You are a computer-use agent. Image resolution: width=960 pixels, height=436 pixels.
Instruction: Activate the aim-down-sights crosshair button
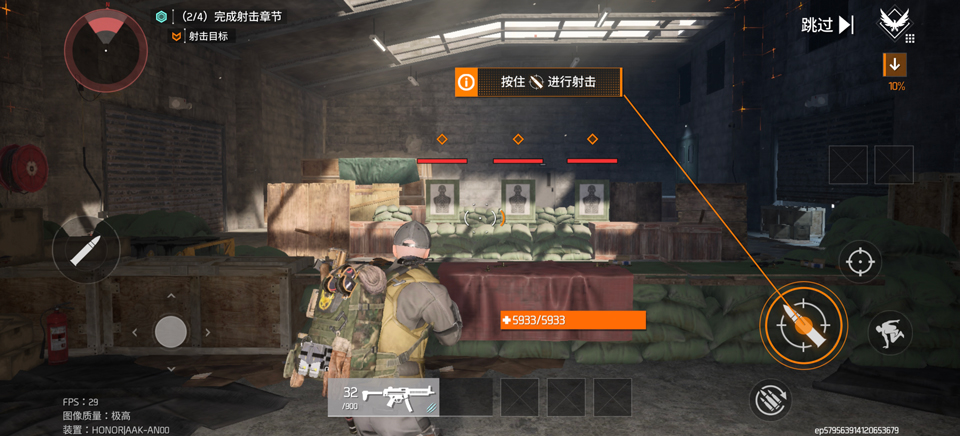coord(857,262)
